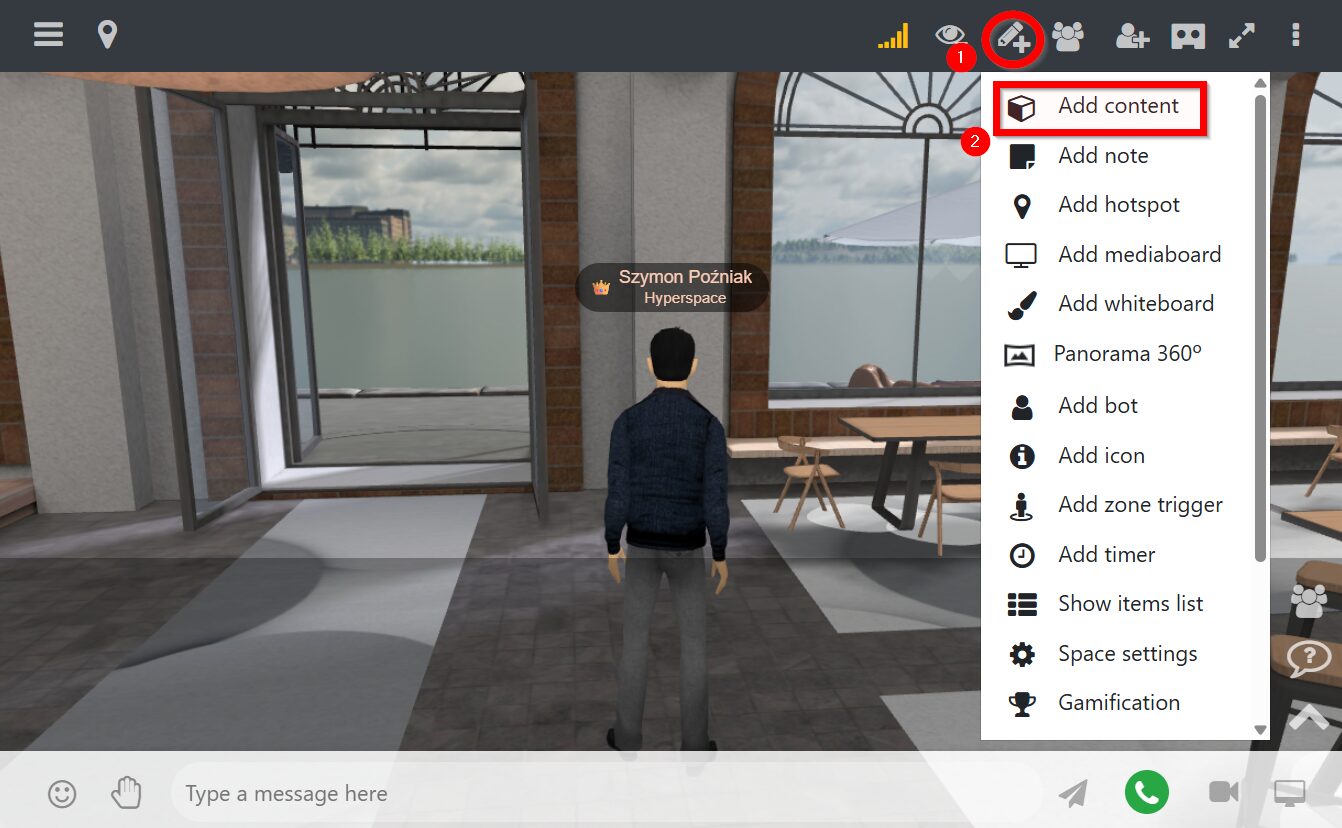Open the Gamification entry

(1118, 703)
